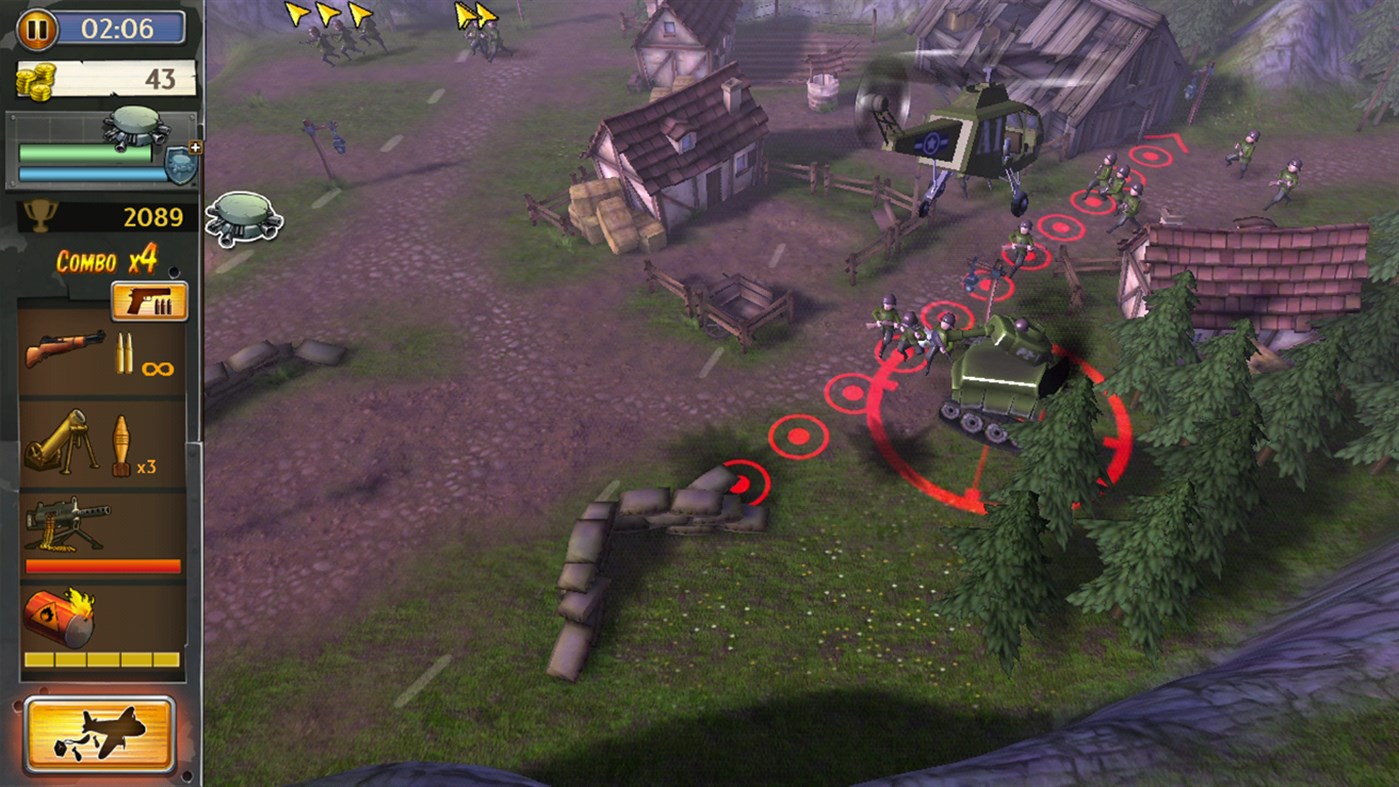
Task: Click the 02:06 mission timer
Action: tap(120, 28)
